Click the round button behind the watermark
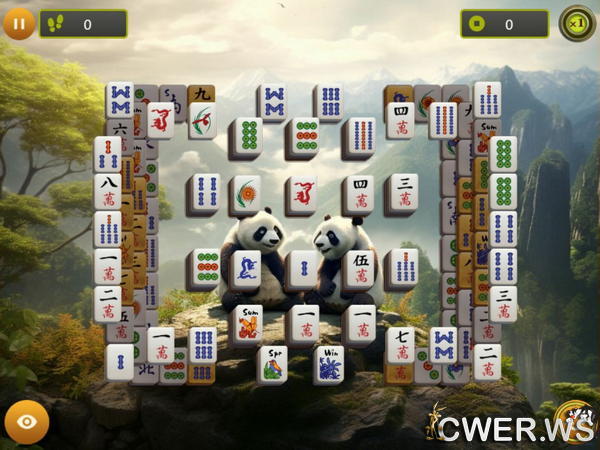Viewport: 600px width, 450px height. click(571, 420)
